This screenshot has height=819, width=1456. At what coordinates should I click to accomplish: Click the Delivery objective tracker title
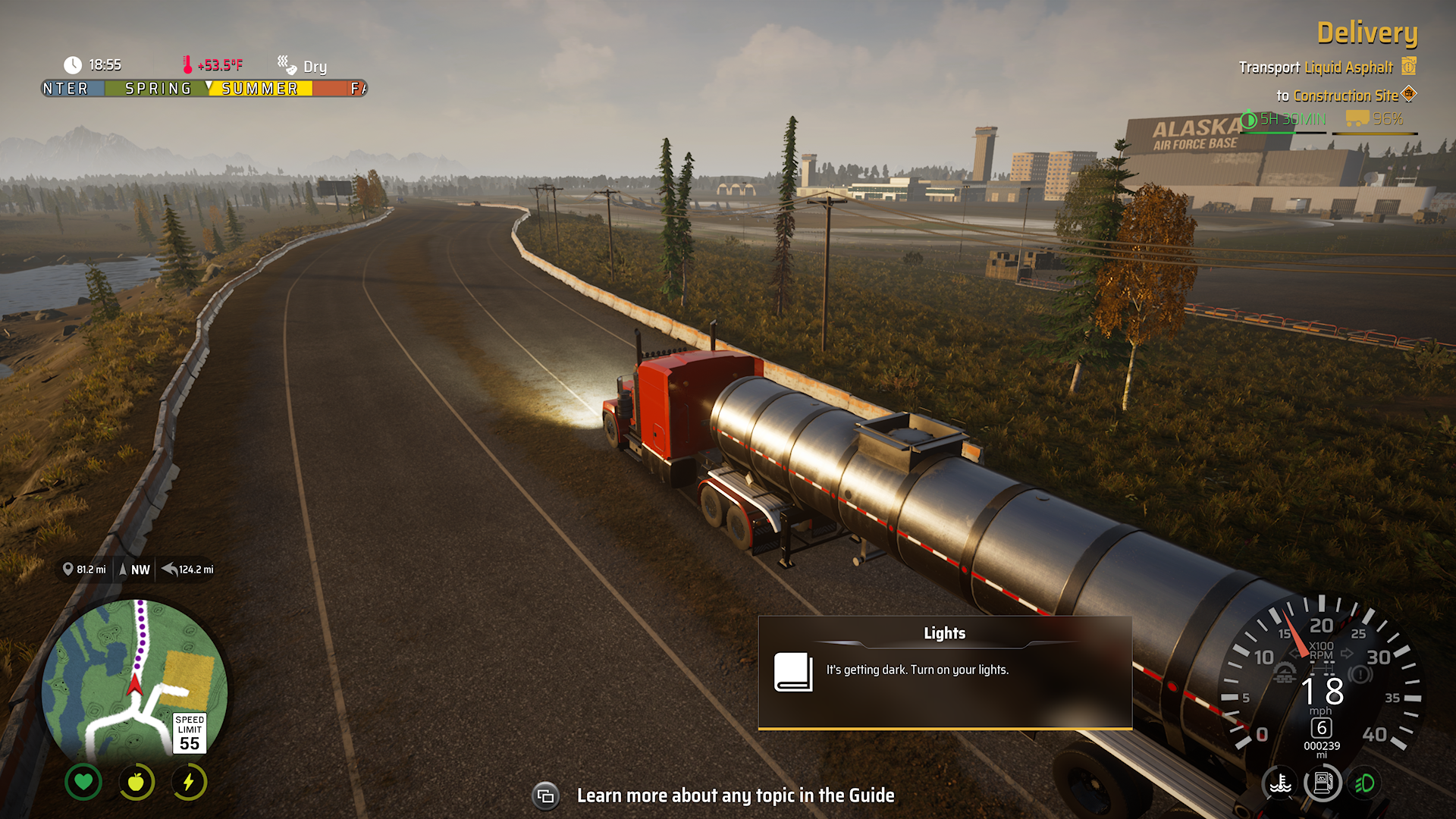[1367, 33]
